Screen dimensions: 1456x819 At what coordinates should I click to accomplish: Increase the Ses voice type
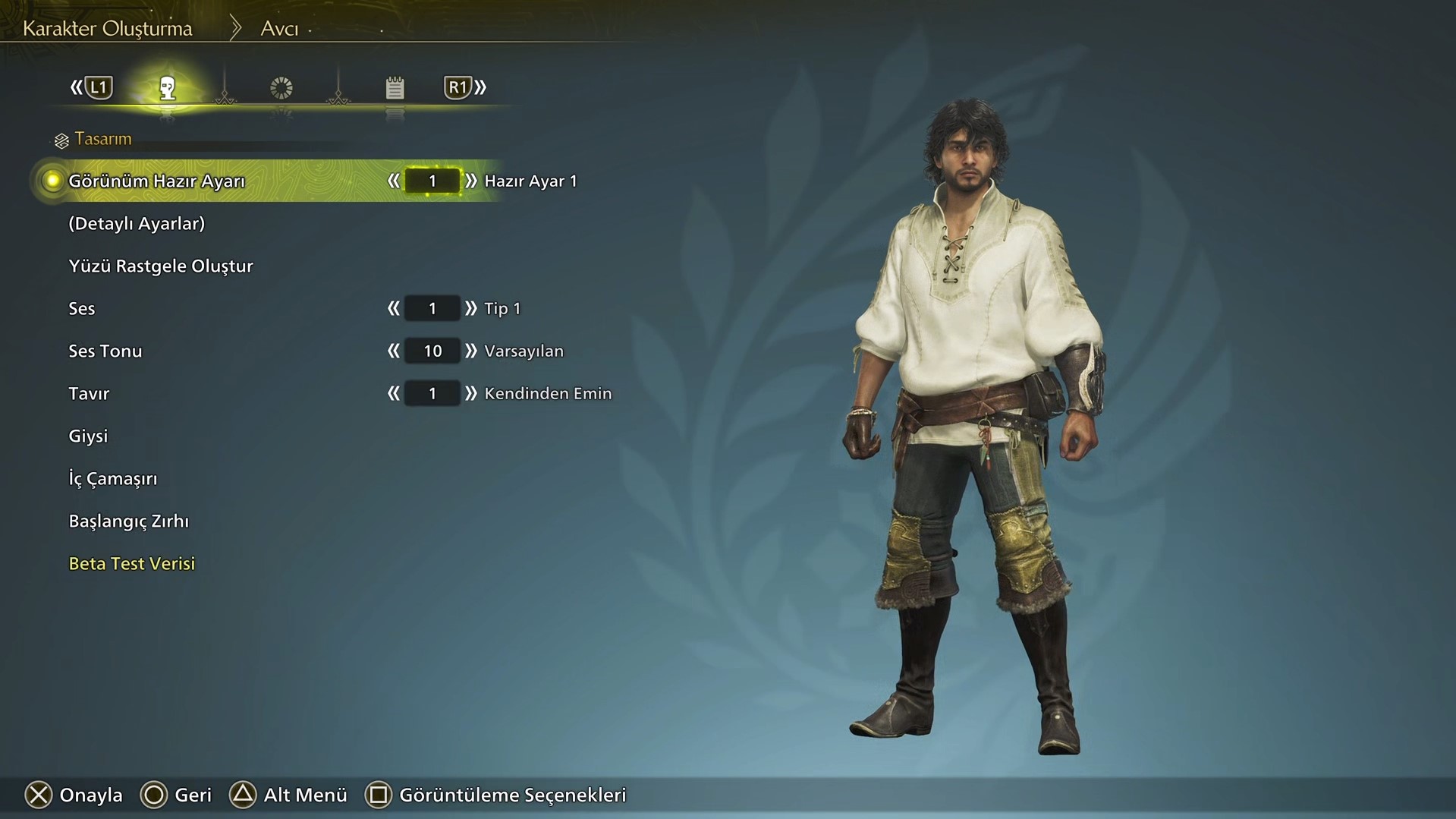pos(471,309)
